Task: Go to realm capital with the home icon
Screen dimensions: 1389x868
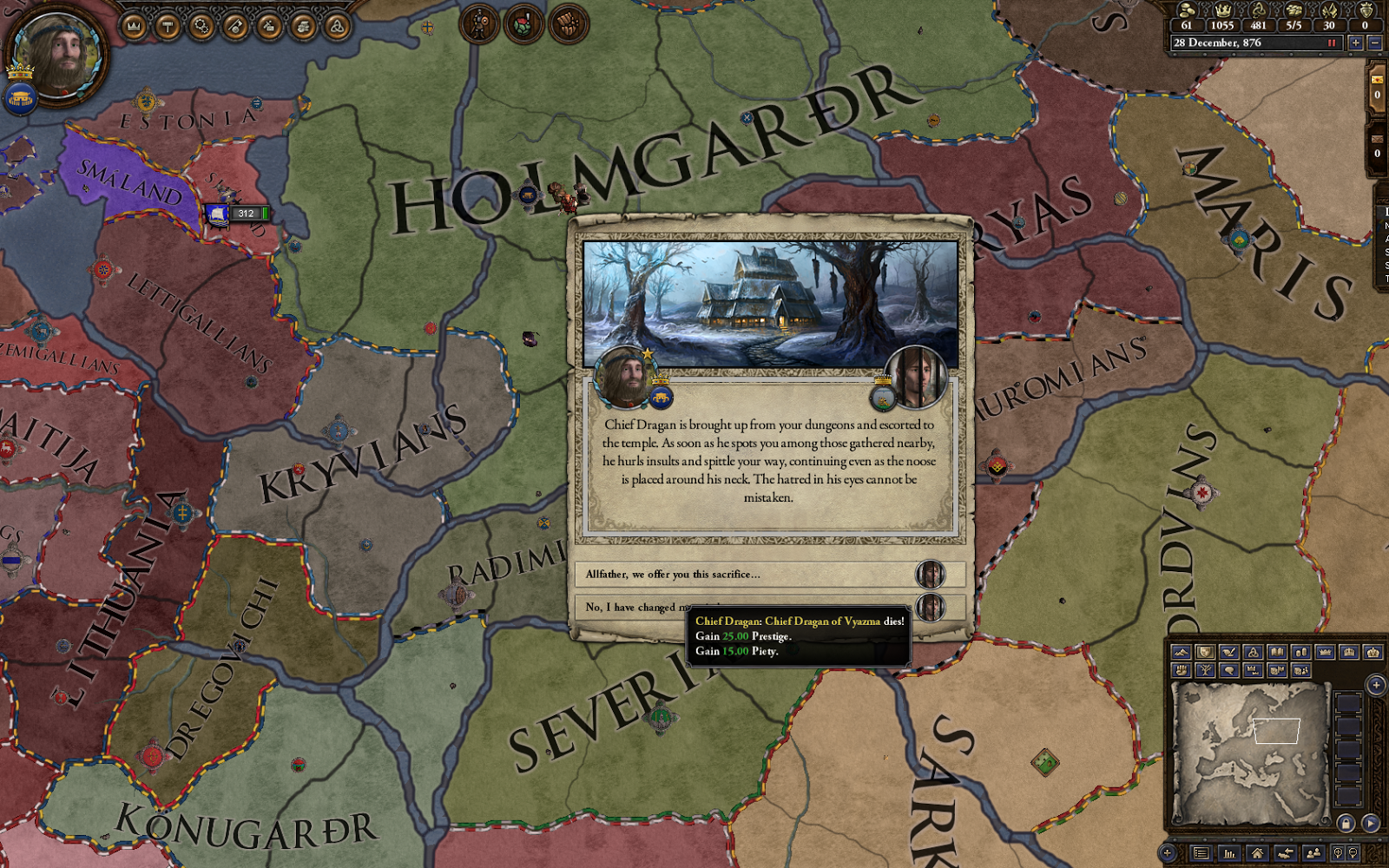Action: pos(1257,853)
